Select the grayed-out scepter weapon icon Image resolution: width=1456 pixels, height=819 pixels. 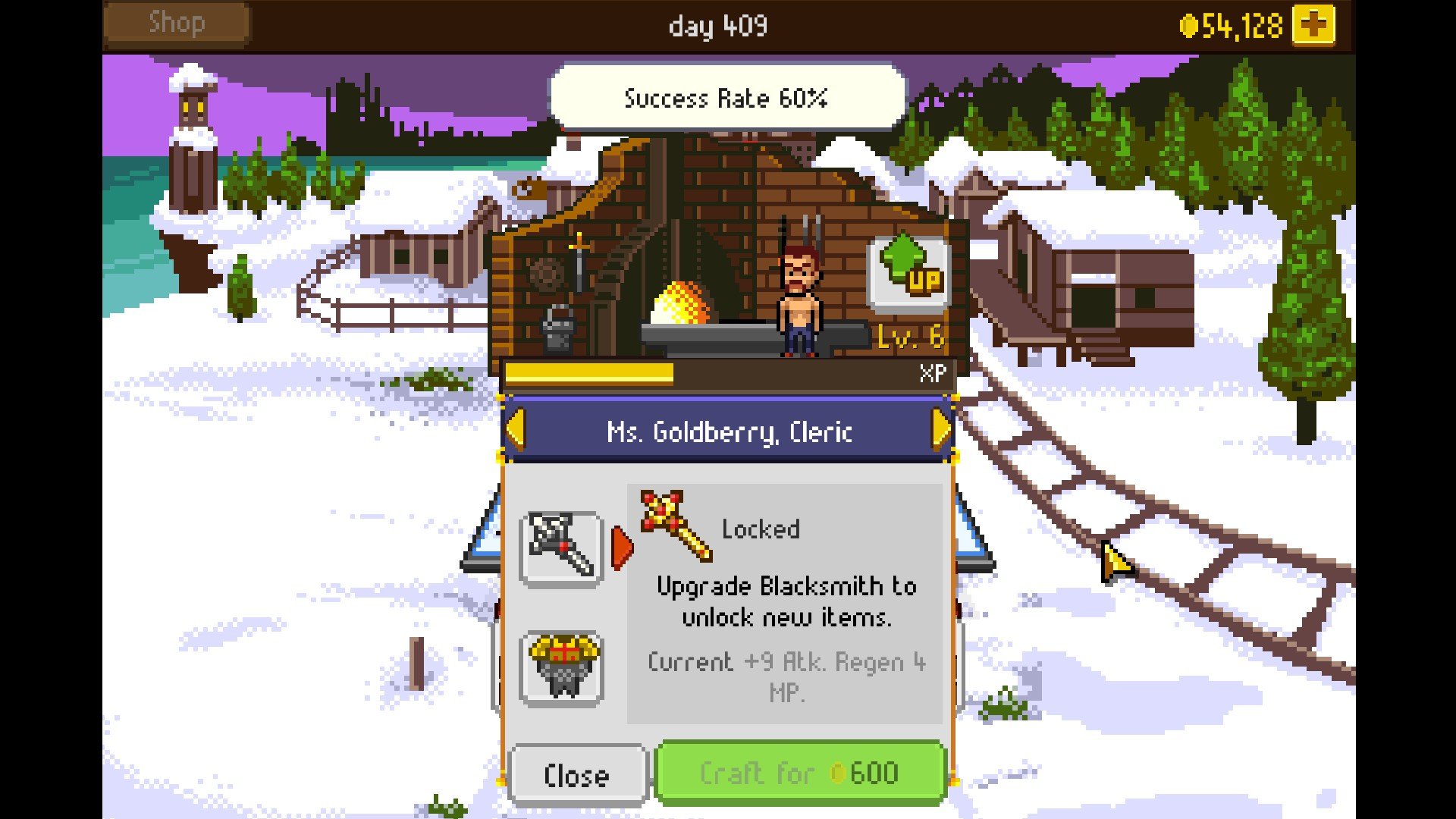click(562, 548)
